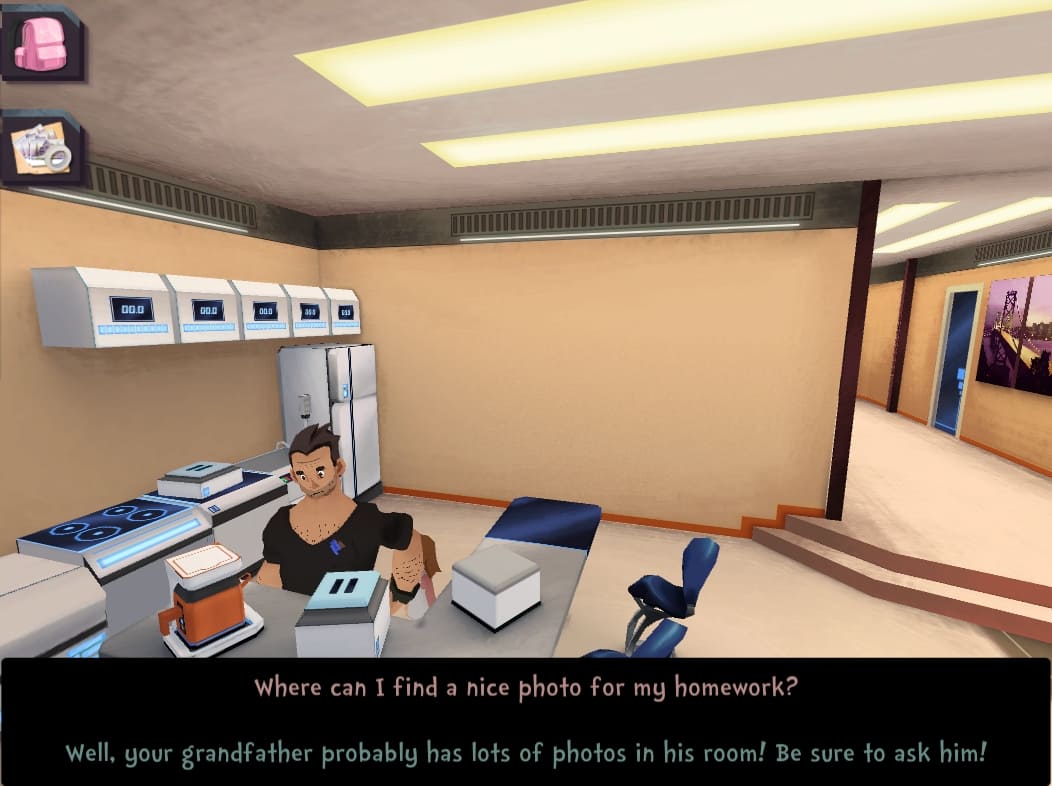This screenshot has width=1052, height=786.
Task: Open the photos and magnifier icon
Action: [42, 149]
